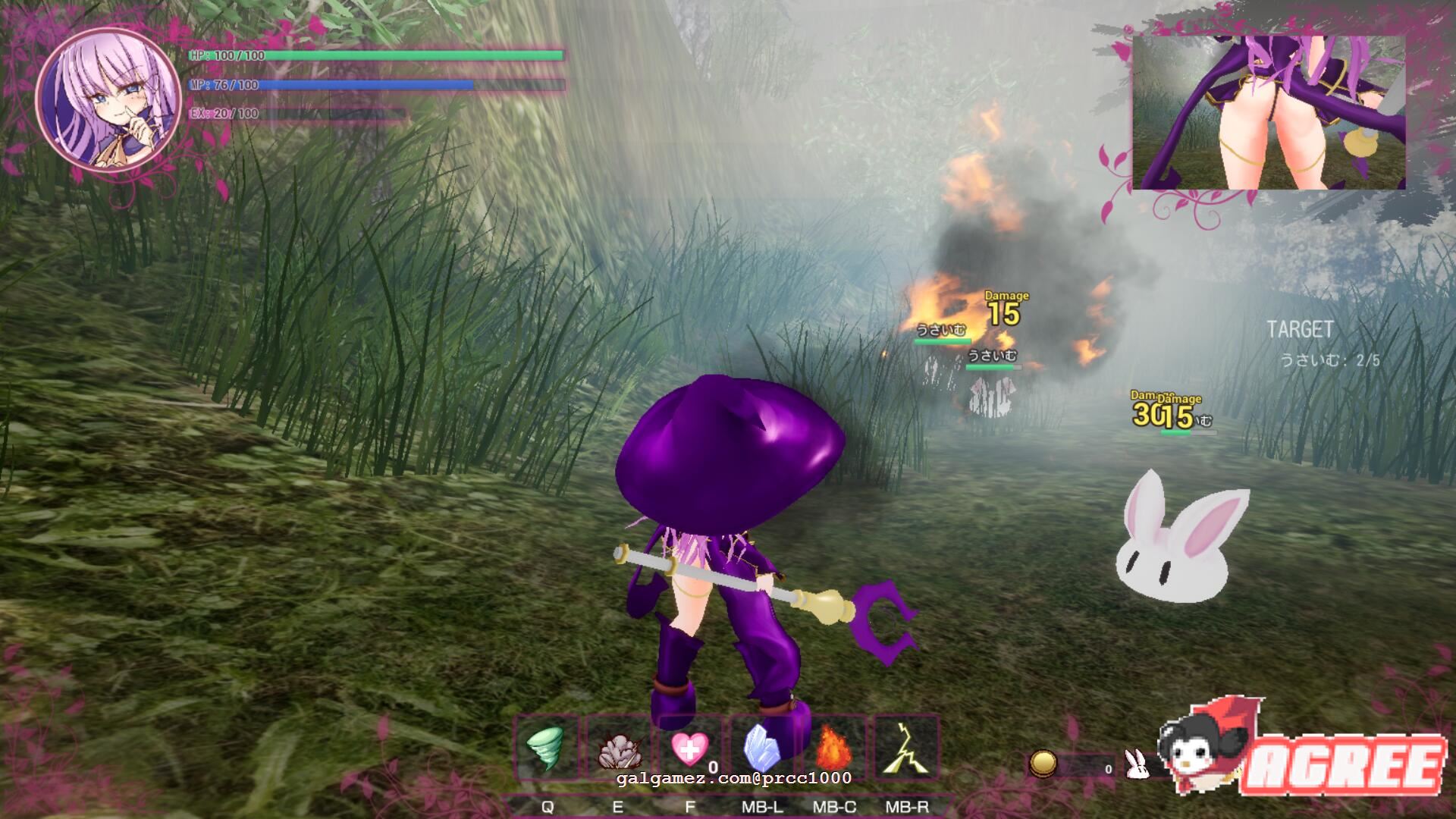Trigger the lightning bolt spell
Image resolution: width=1456 pixels, height=819 pixels.
[907, 748]
